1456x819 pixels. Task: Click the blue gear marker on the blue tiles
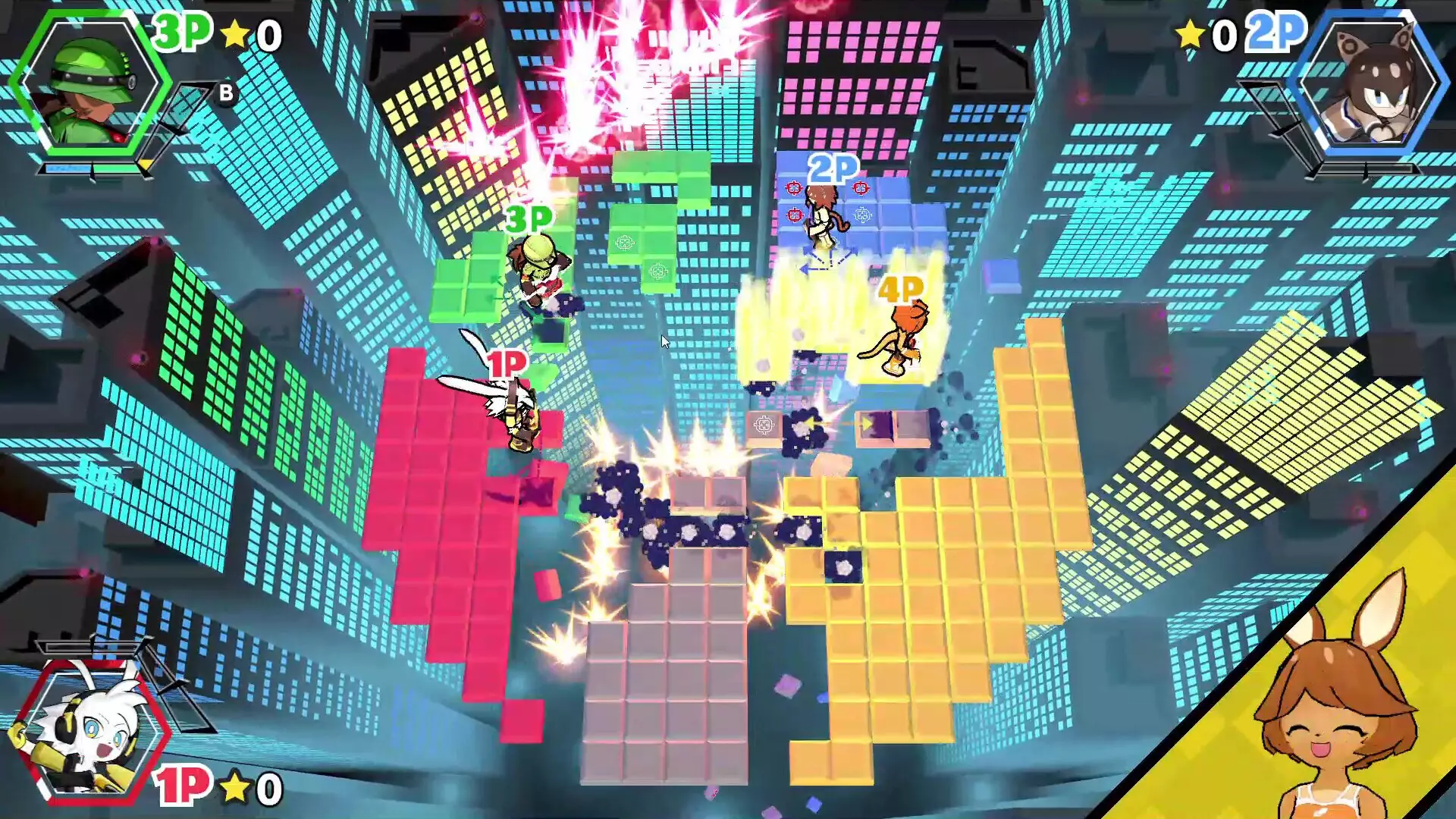(x=862, y=215)
